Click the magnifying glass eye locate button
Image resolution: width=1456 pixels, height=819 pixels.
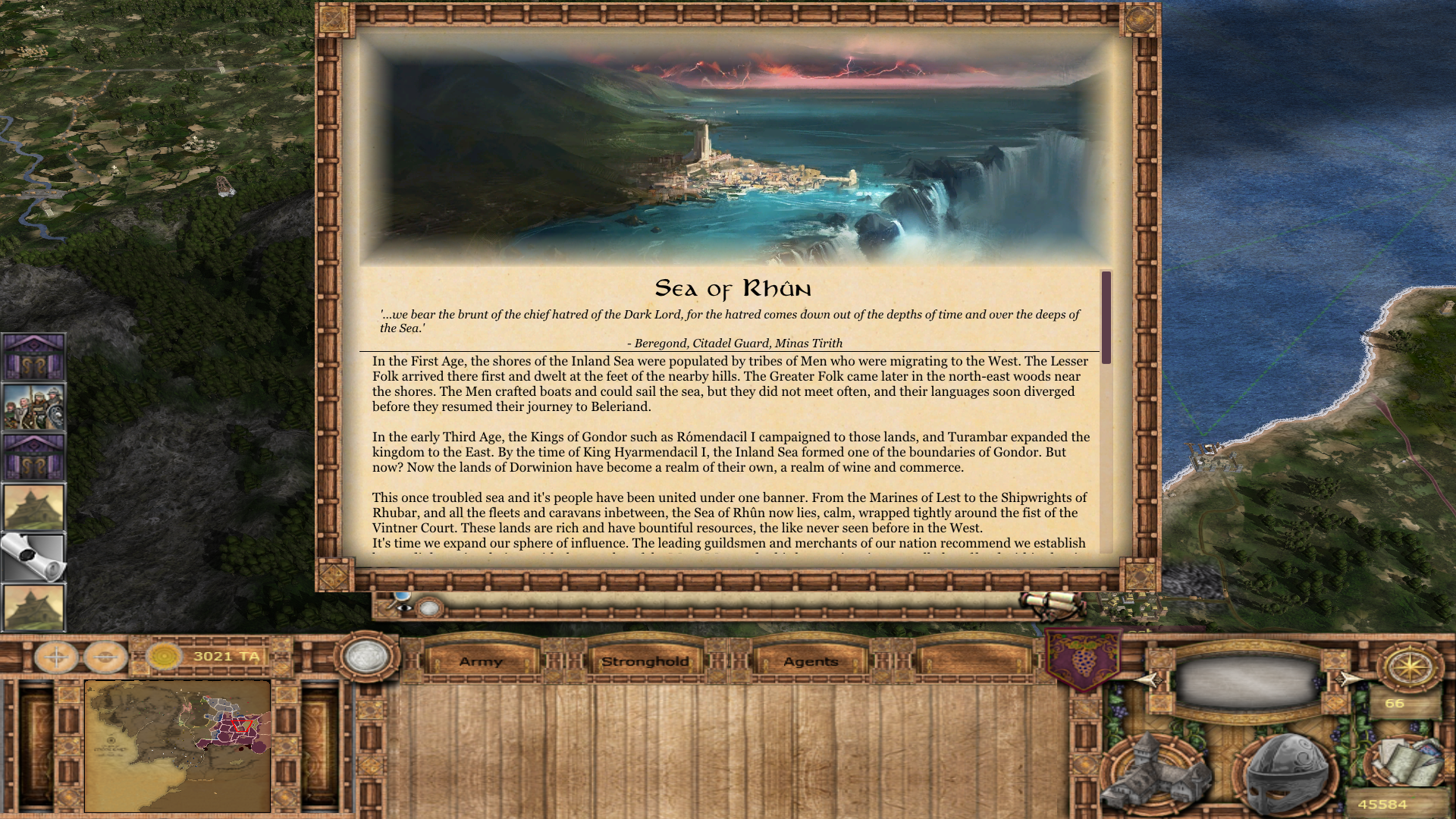[403, 604]
